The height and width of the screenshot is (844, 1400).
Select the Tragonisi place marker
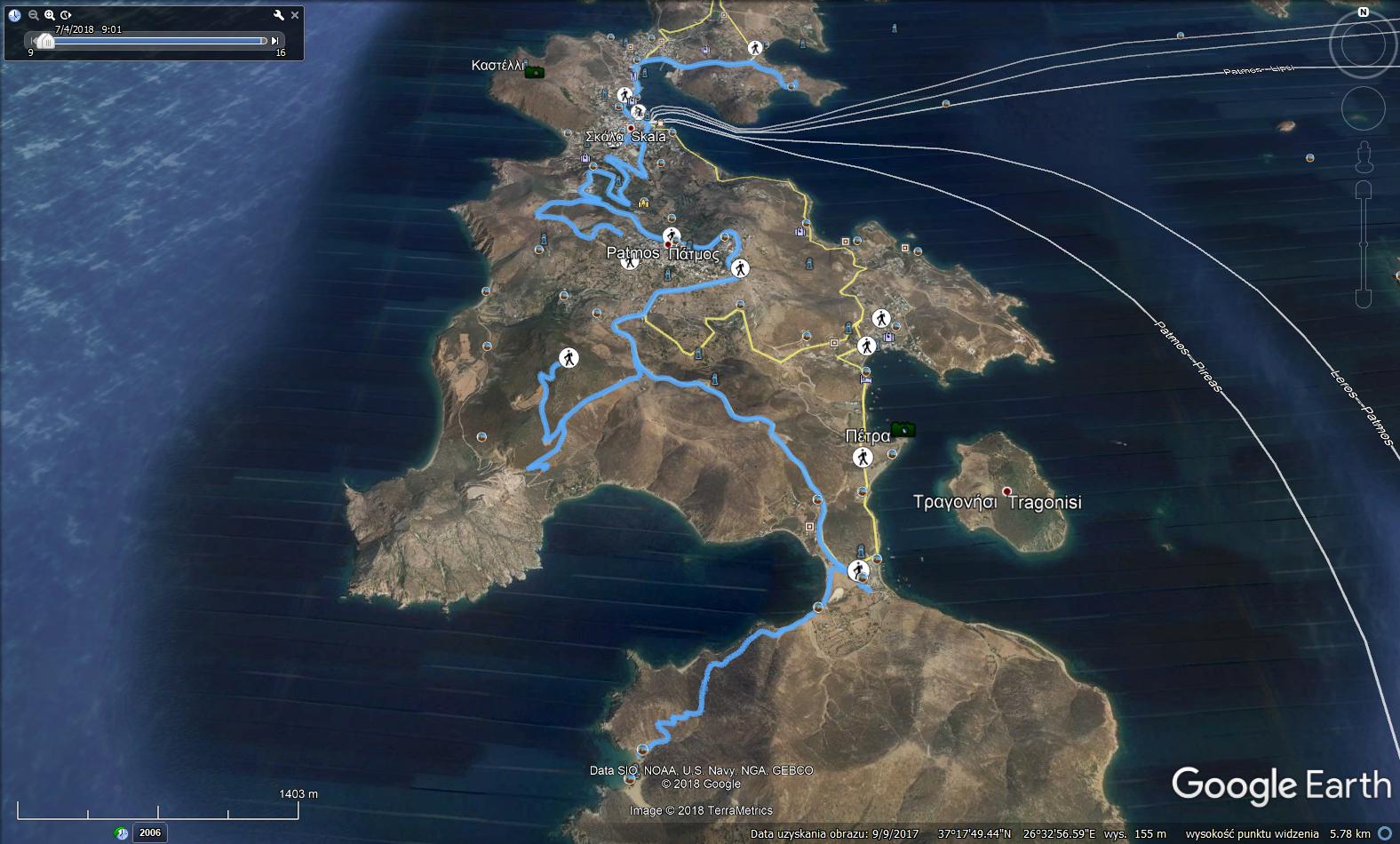point(1006,491)
